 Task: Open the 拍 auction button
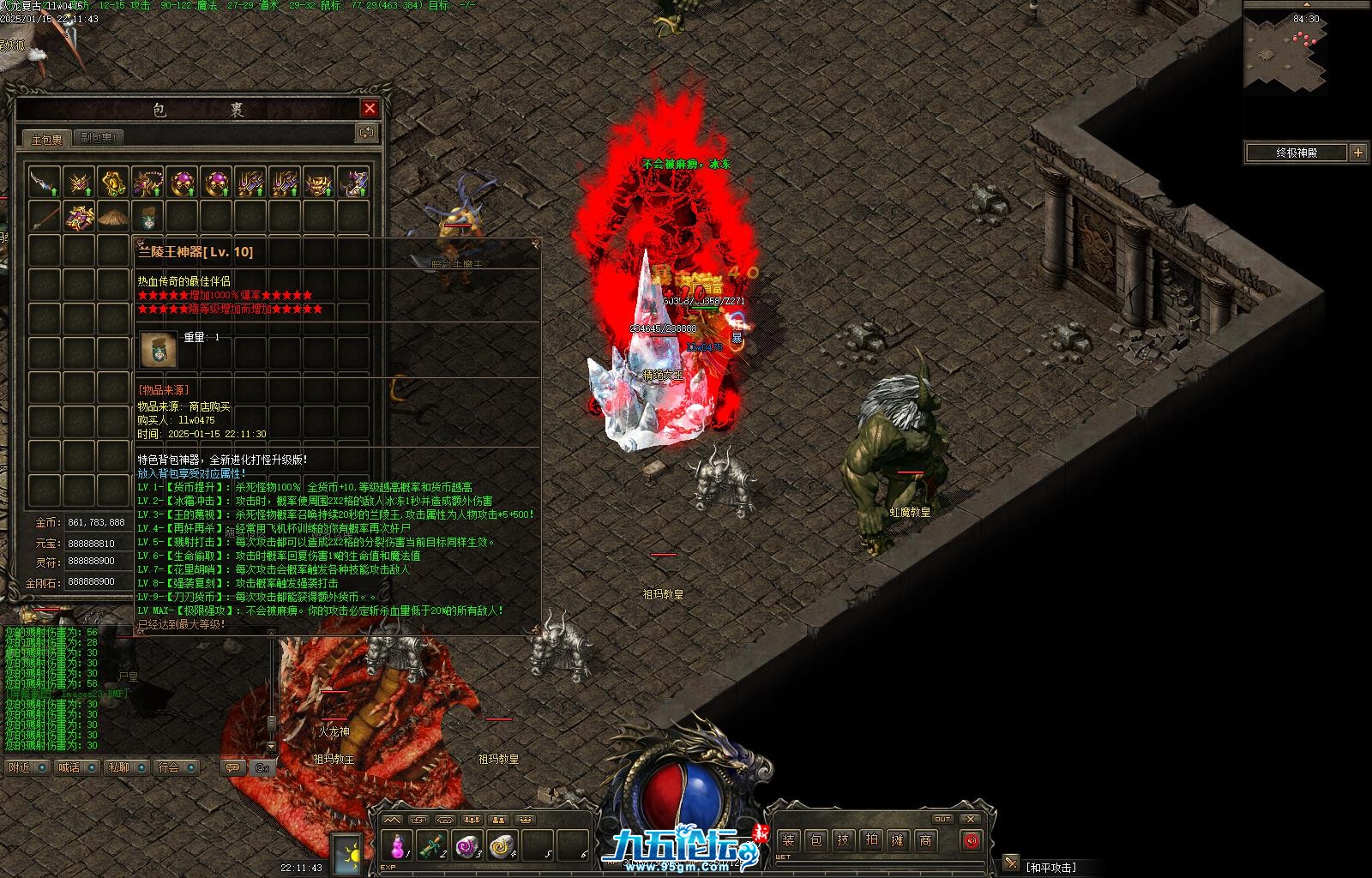click(x=870, y=840)
